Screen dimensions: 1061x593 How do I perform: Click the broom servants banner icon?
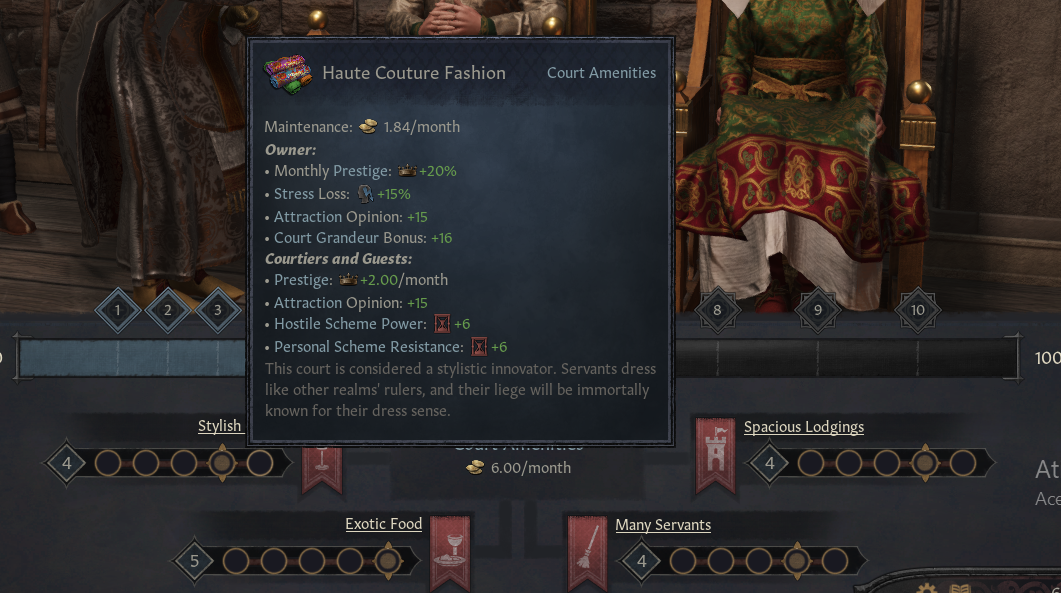coord(587,552)
